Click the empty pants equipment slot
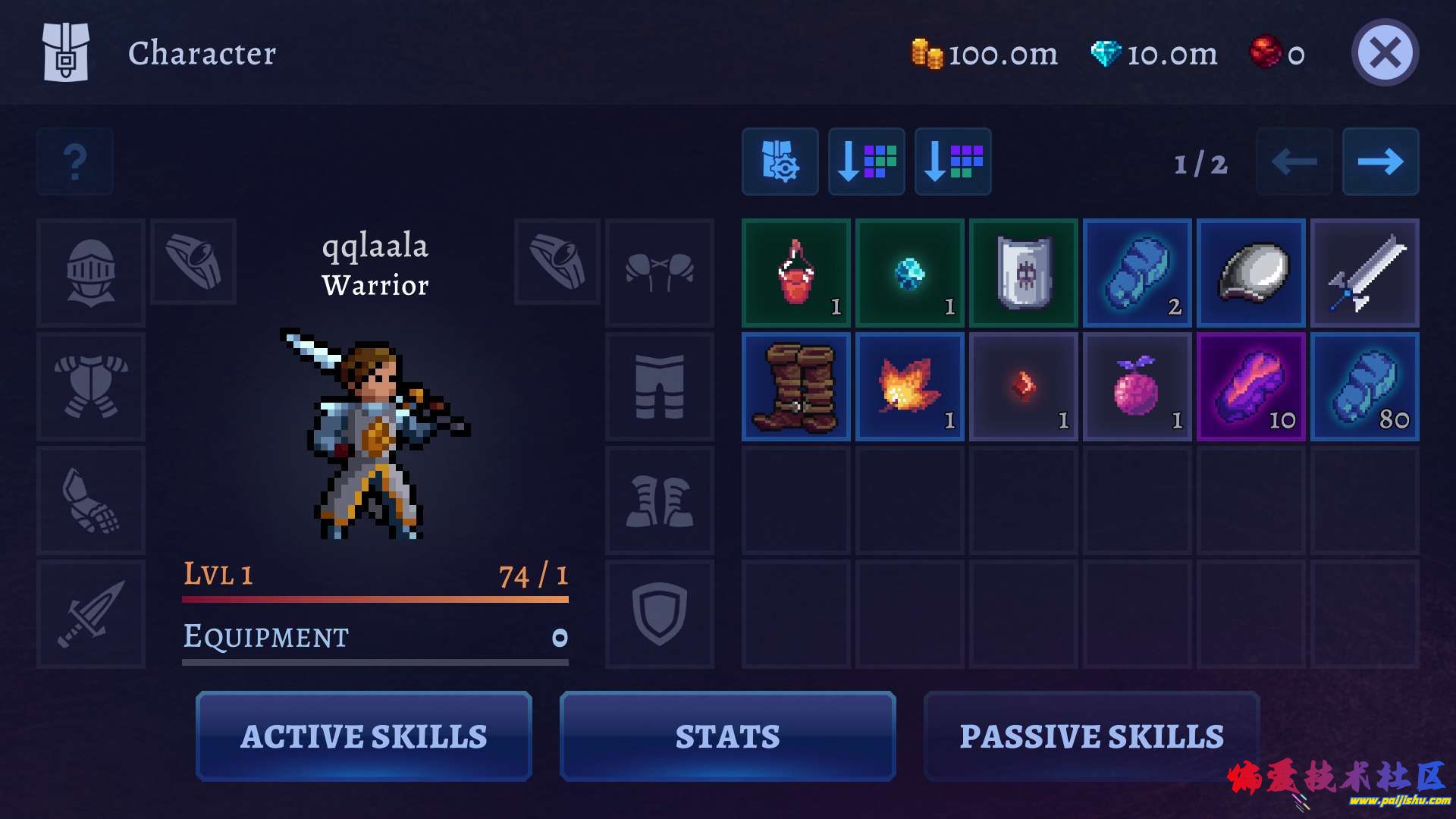1456x819 pixels. pyautogui.click(x=660, y=387)
